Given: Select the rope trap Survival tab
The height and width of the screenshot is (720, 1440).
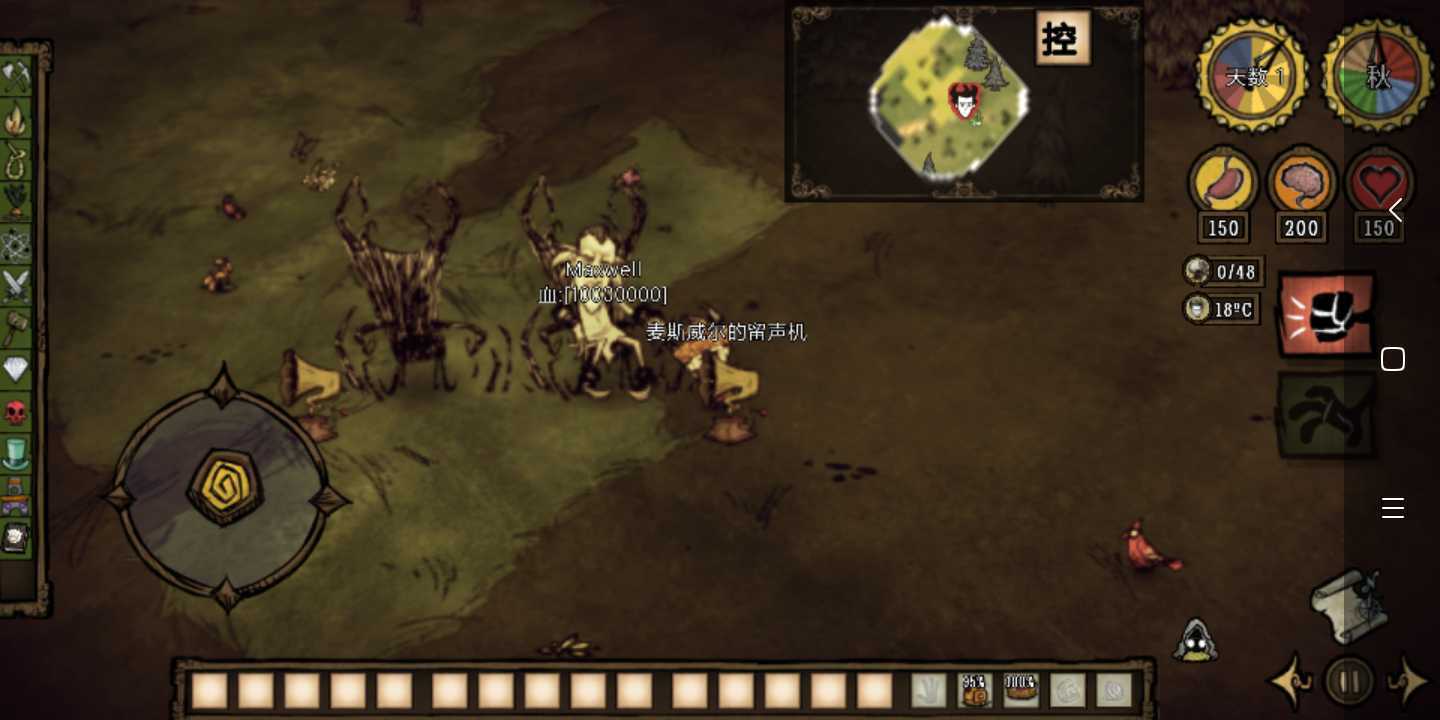Looking at the screenshot, I should click(x=17, y=160).
